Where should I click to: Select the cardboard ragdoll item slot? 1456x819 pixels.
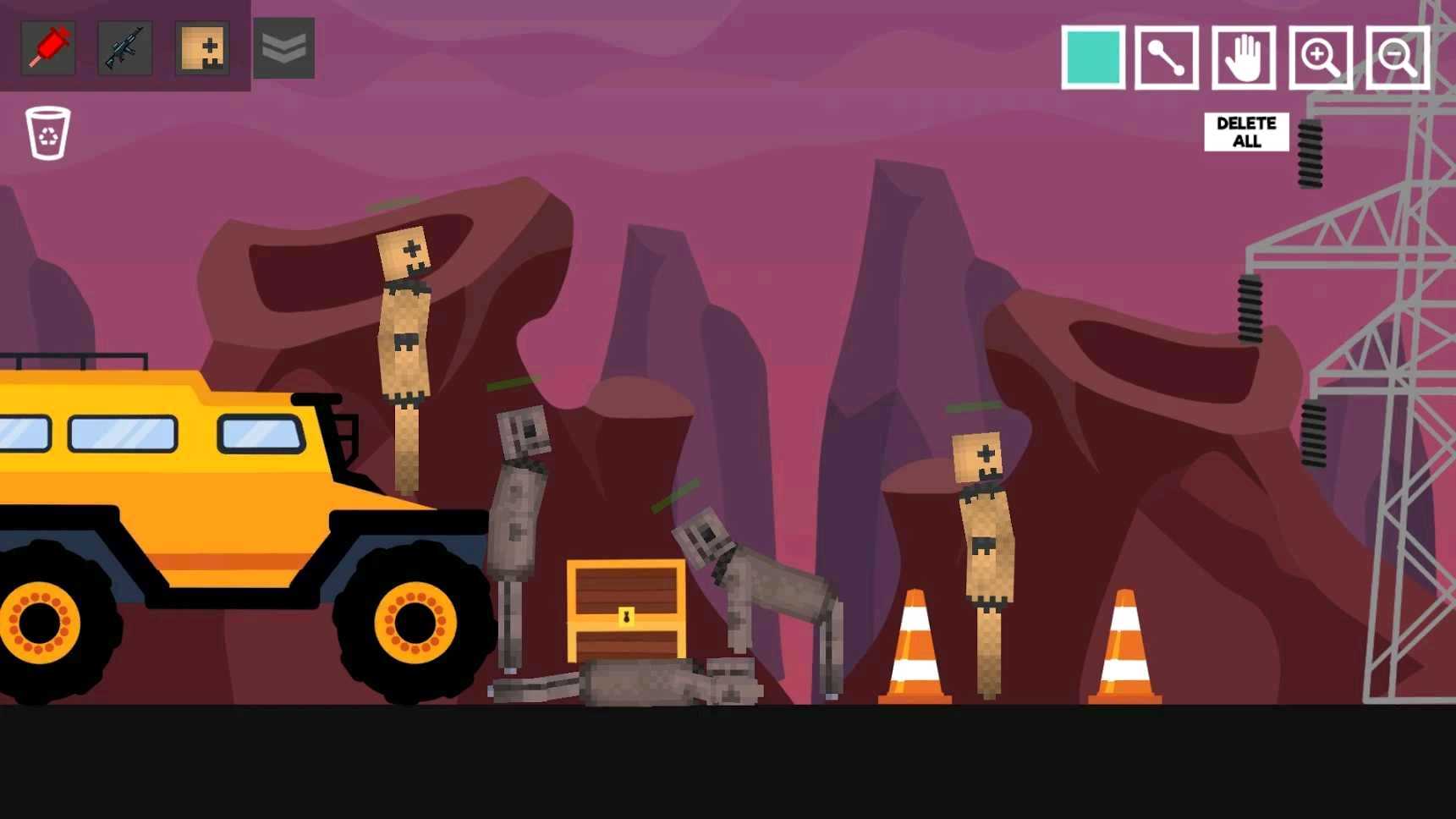[x=202, y=48]
